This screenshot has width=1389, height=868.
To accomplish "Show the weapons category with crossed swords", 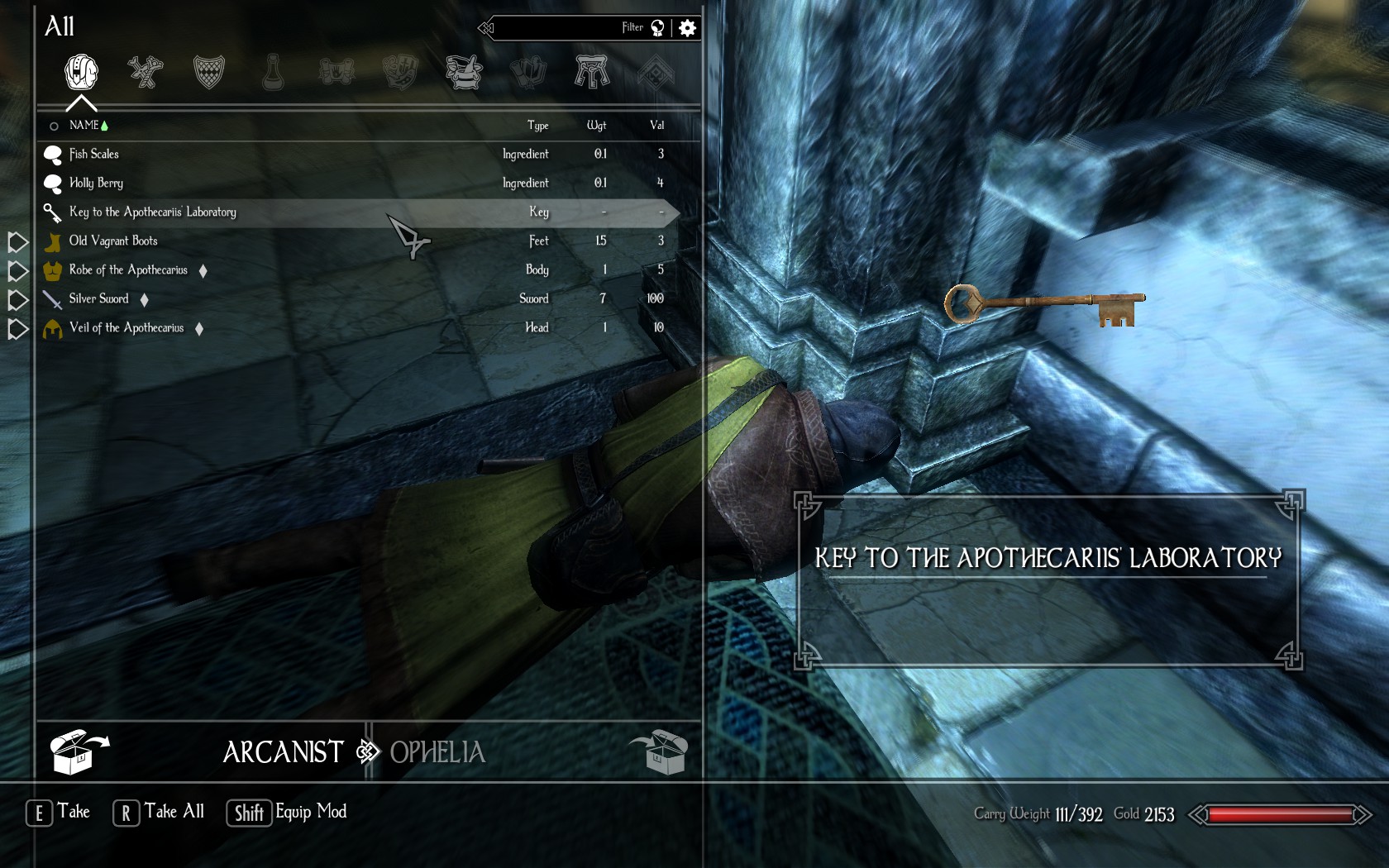I will 146,73.
